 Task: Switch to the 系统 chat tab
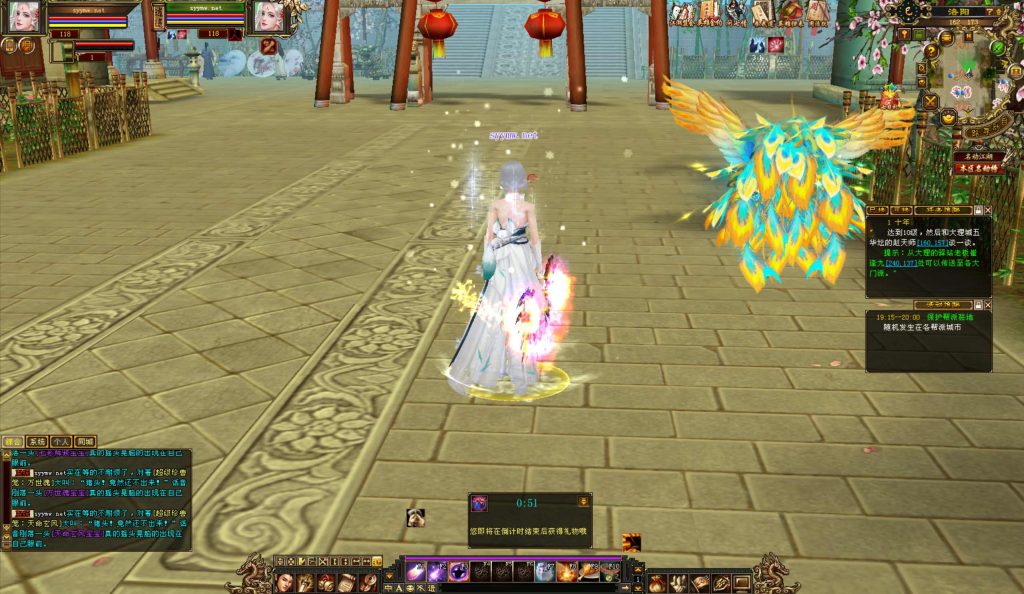[x=37, y=441]
